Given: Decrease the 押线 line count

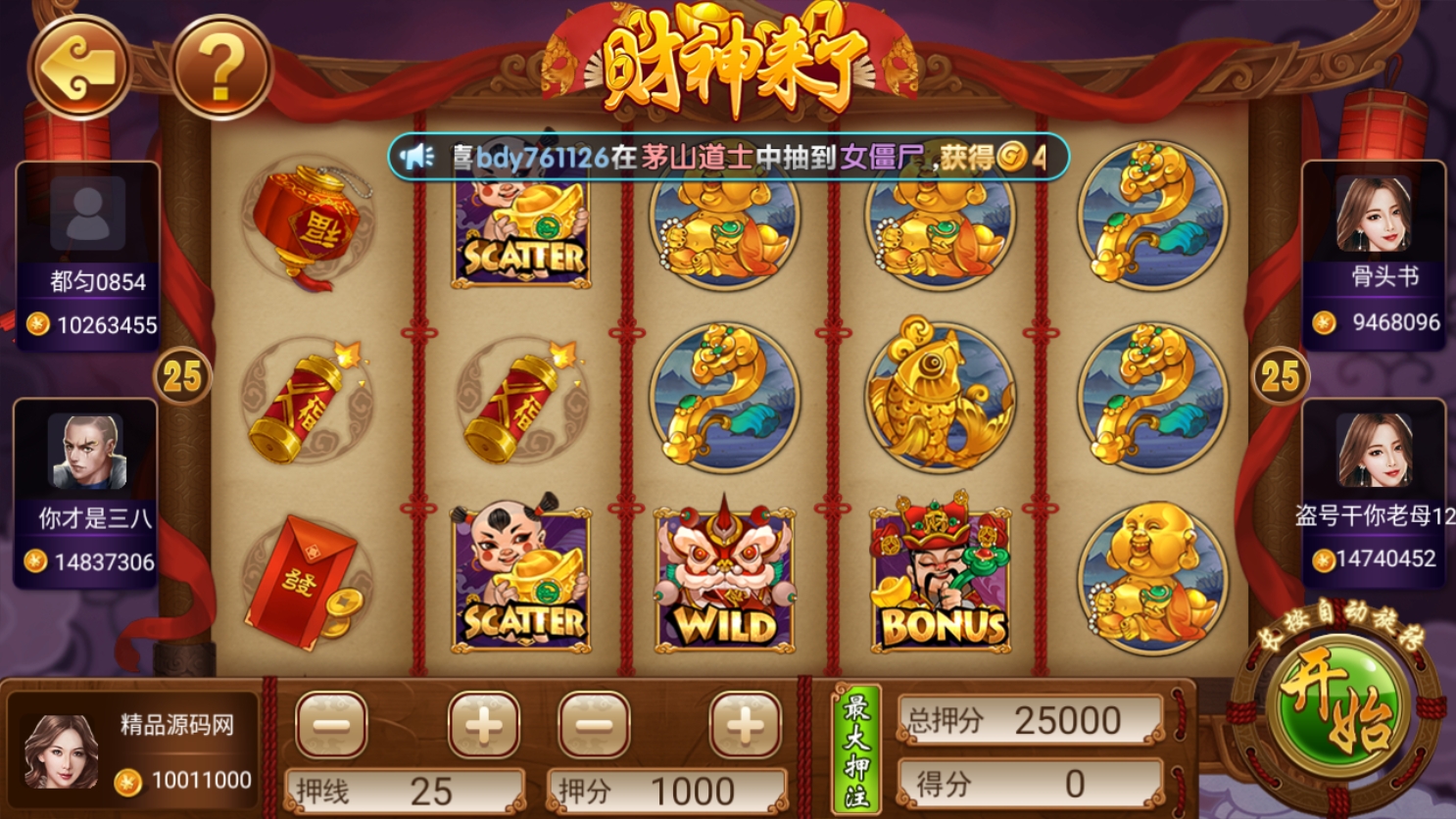Looking at the screenshot, I should pos(331,726).
